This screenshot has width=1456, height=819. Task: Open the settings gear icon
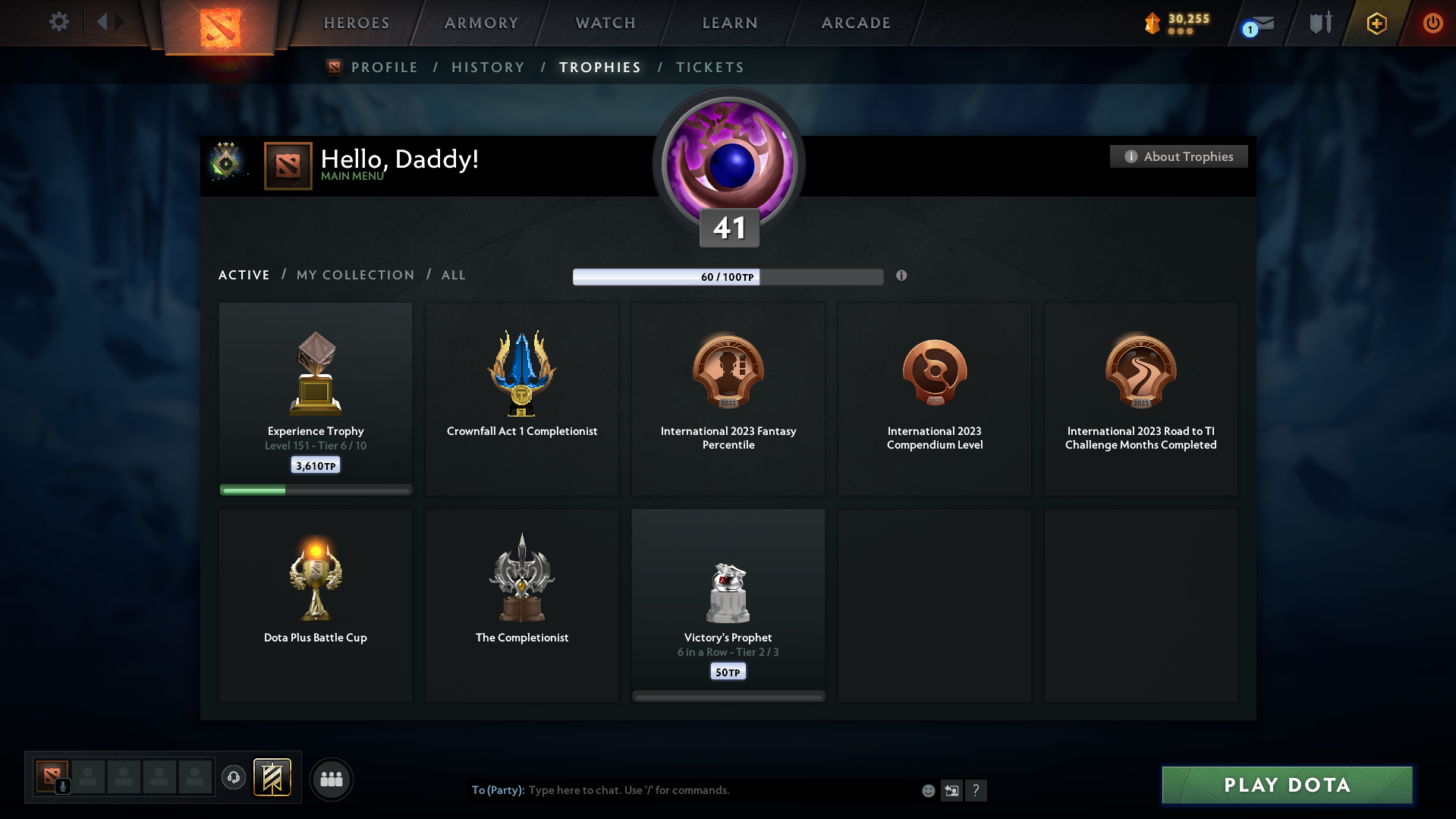pyautogui.click(x=58, y=22)
